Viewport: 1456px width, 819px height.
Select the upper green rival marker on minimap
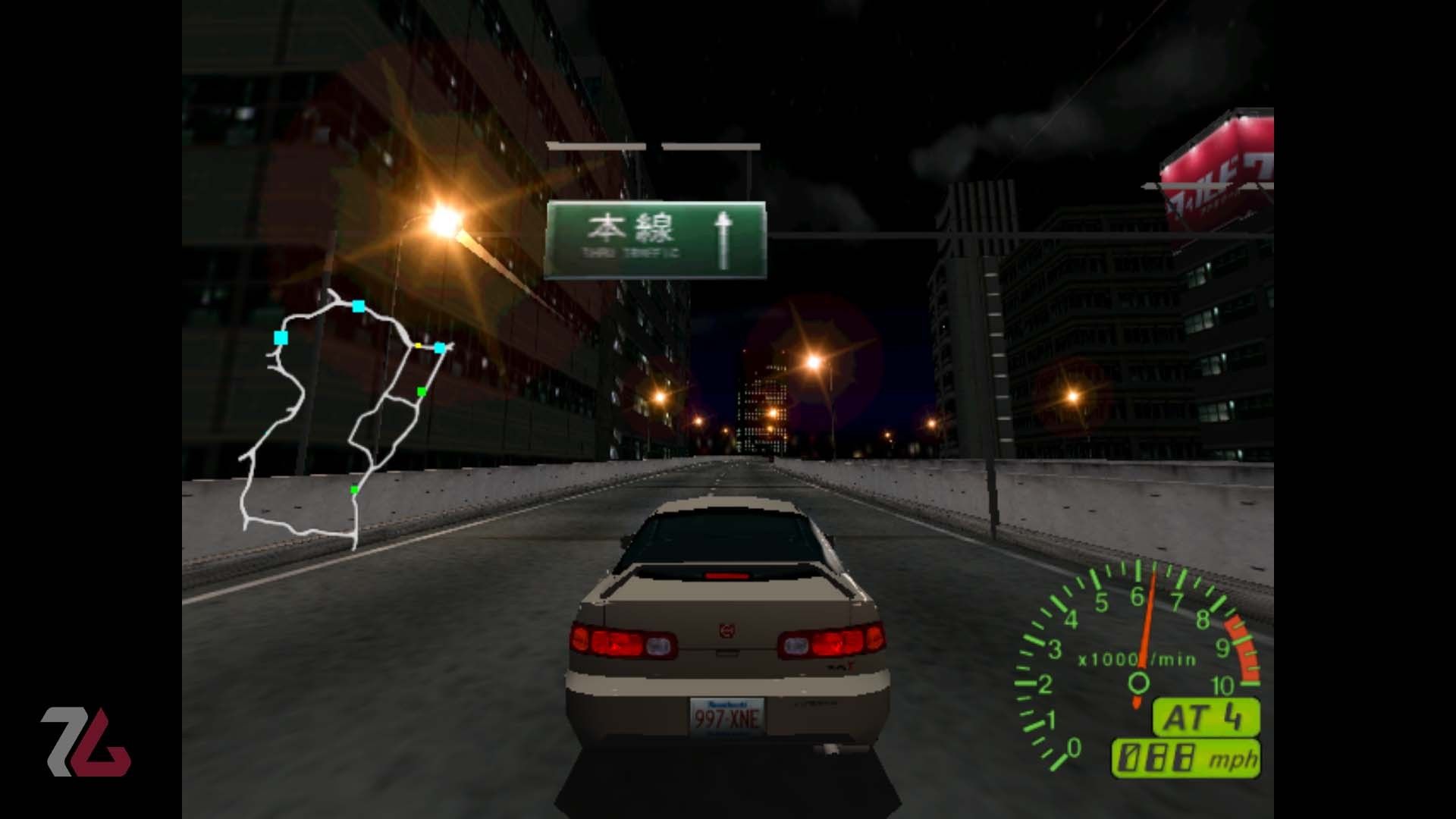tap(422, 392)
